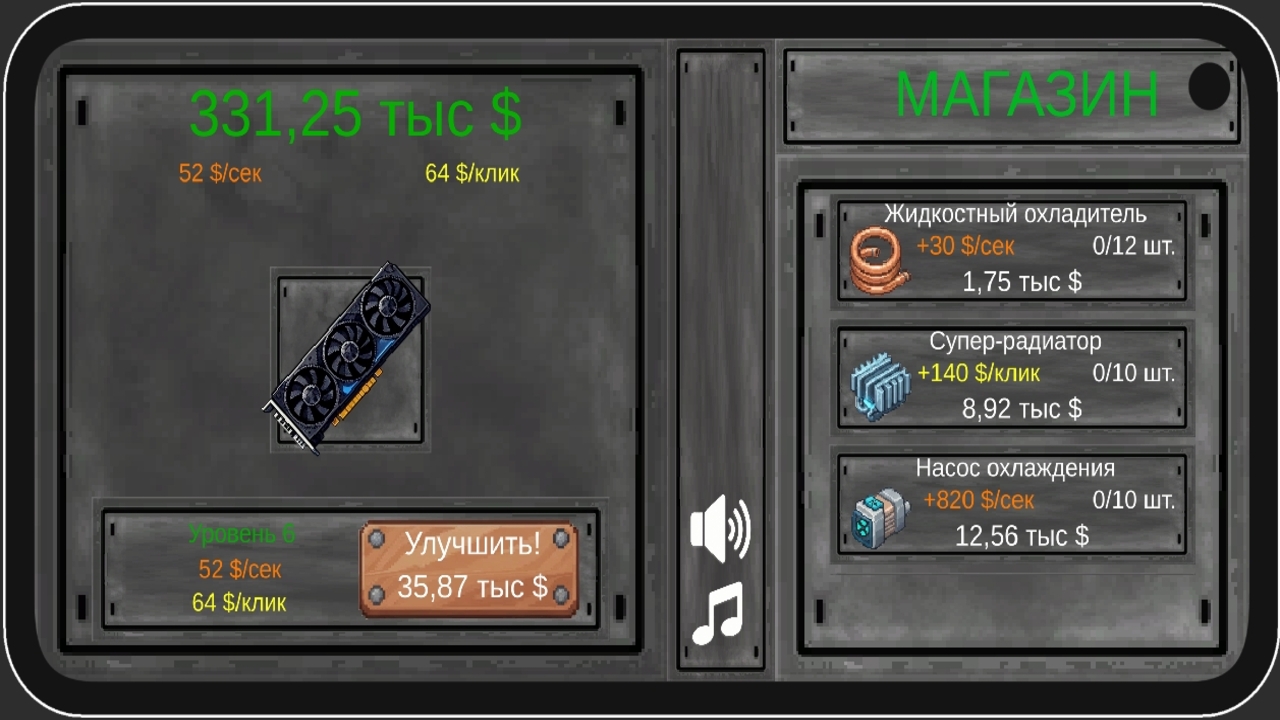Purchase the Супер-радиатор shop item
This screenshot has height=720, width=1280.
pos(1010,376)
